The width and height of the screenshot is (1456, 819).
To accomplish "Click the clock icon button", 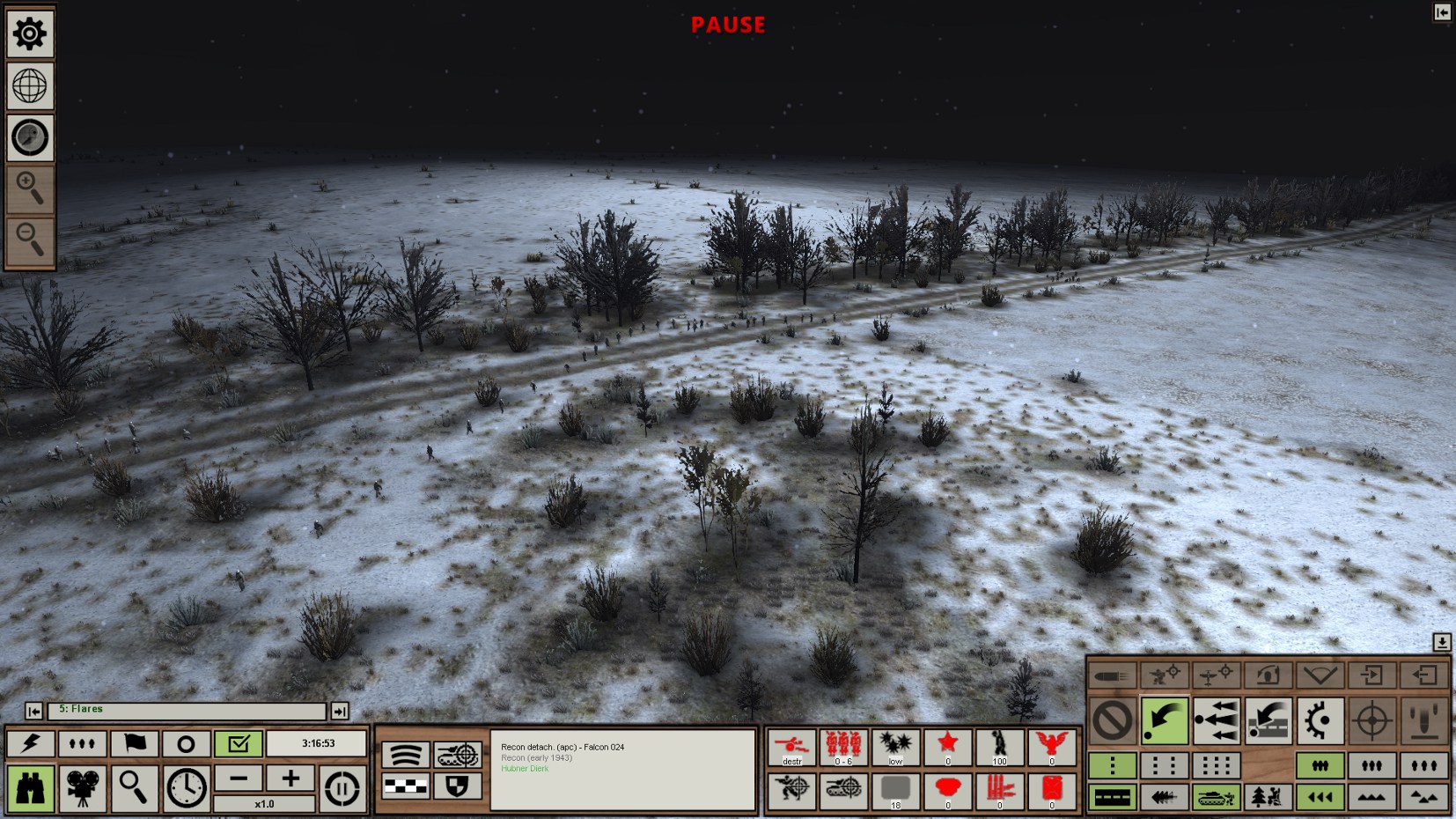I will coord(186,786).
